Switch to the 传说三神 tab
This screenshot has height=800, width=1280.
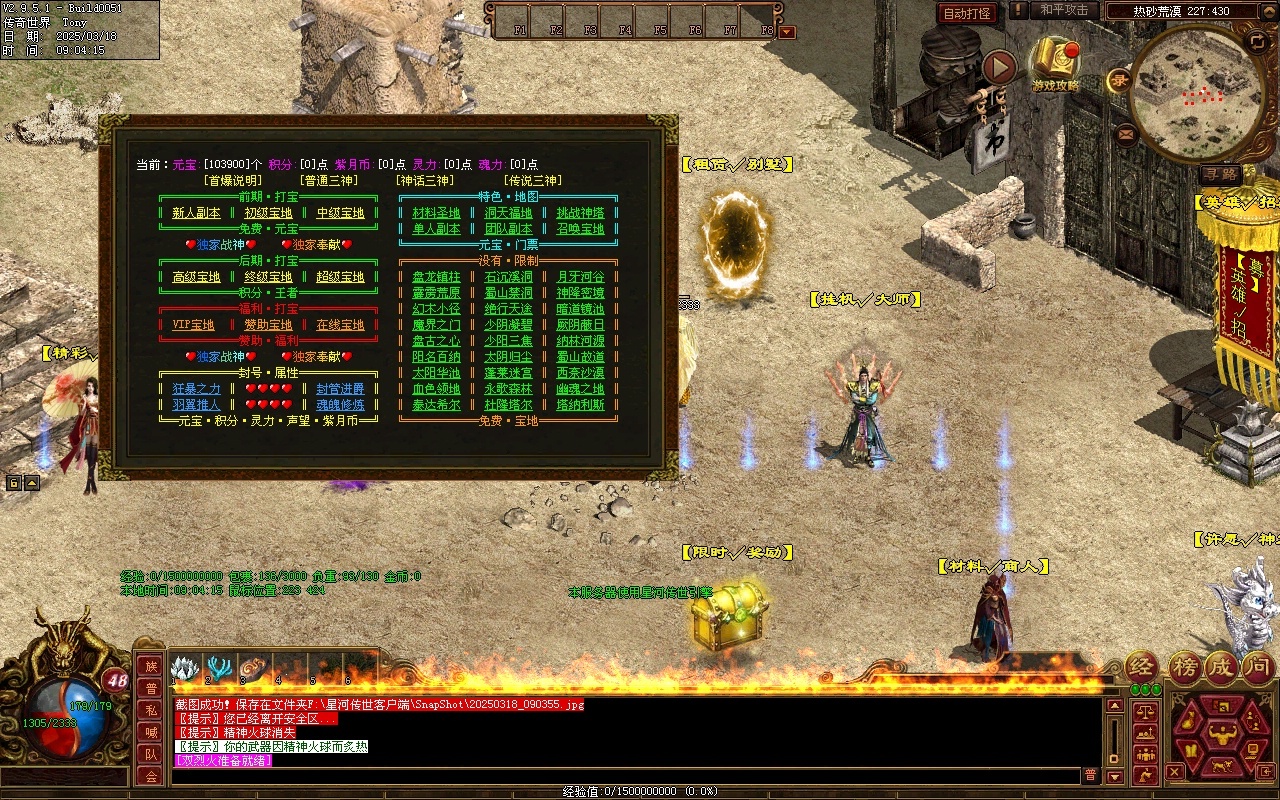point(531,181)
